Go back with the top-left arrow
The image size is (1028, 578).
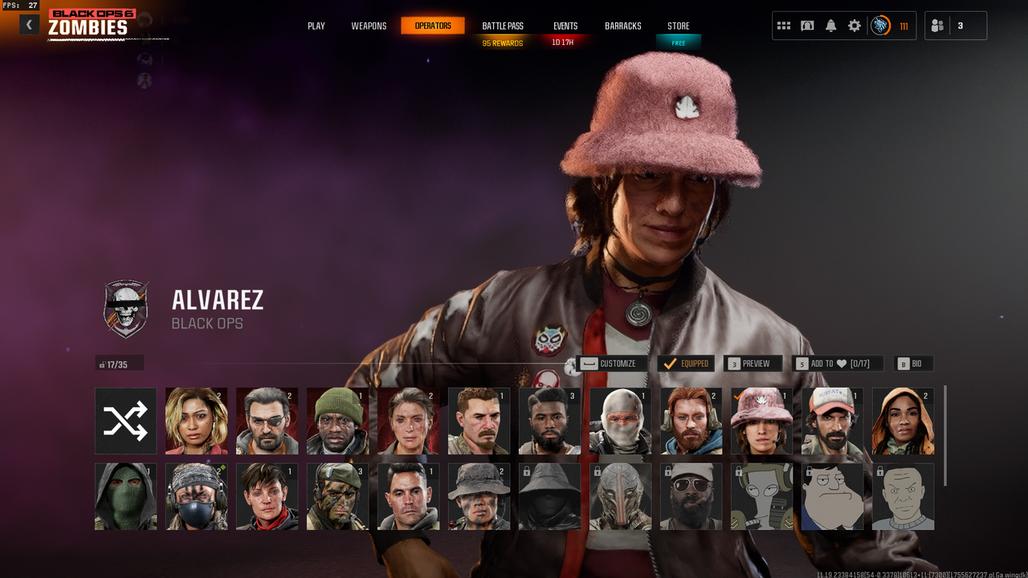(x=29, y=25)
